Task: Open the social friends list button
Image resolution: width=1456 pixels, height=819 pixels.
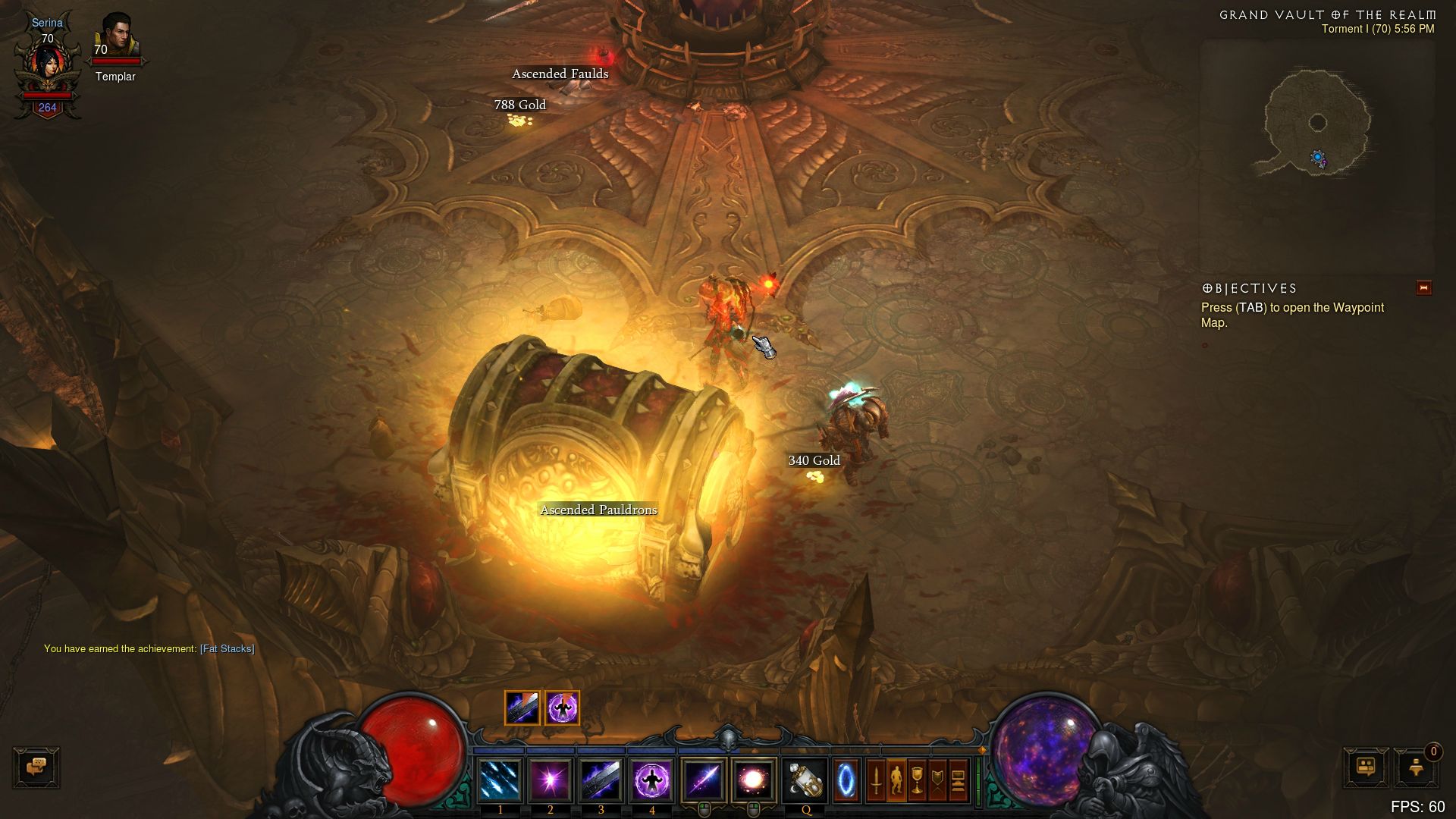Action: point(1366,767)
